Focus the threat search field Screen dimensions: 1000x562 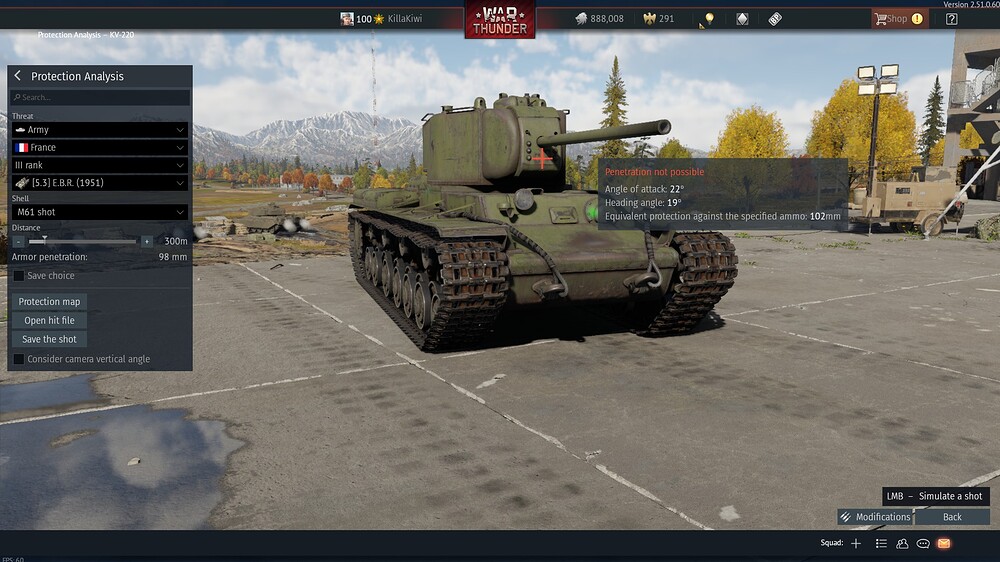point(100,97)
